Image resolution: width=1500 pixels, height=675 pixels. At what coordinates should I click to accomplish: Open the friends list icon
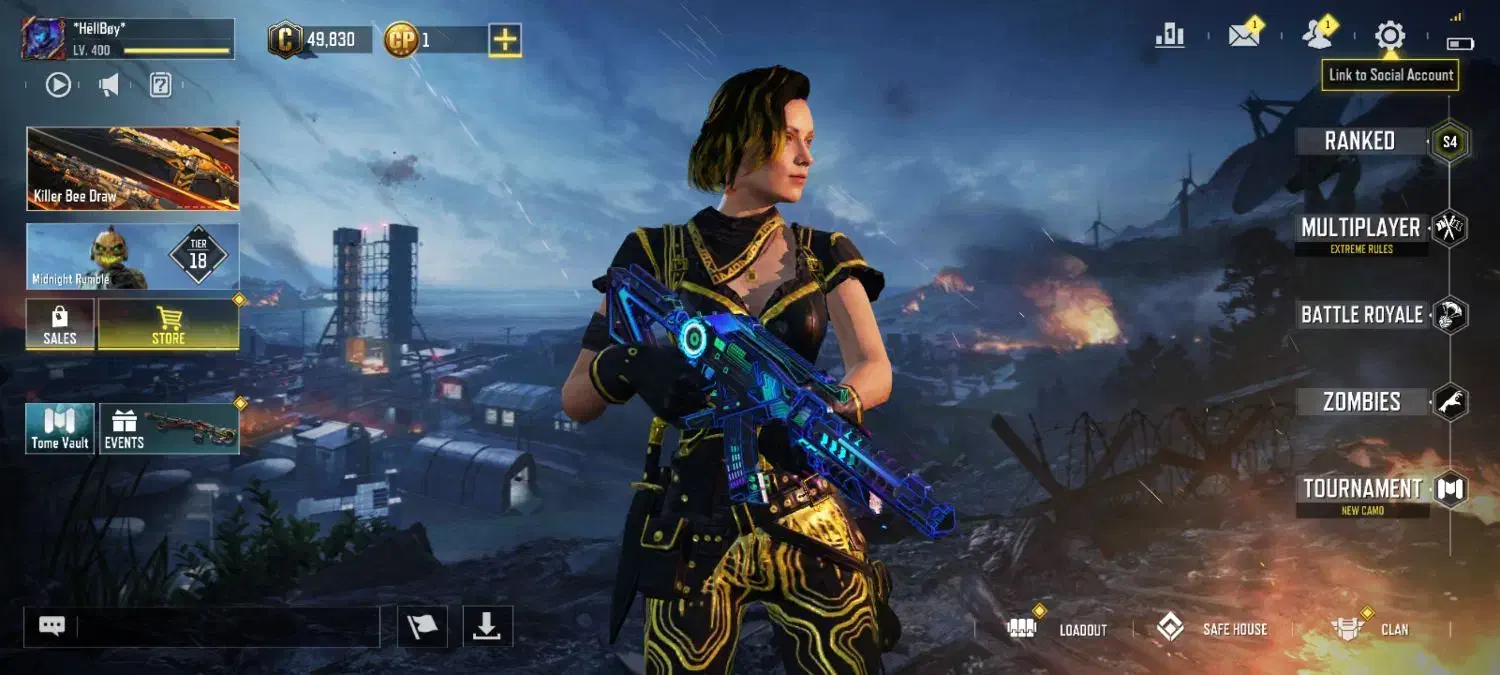pos(1317,36)
